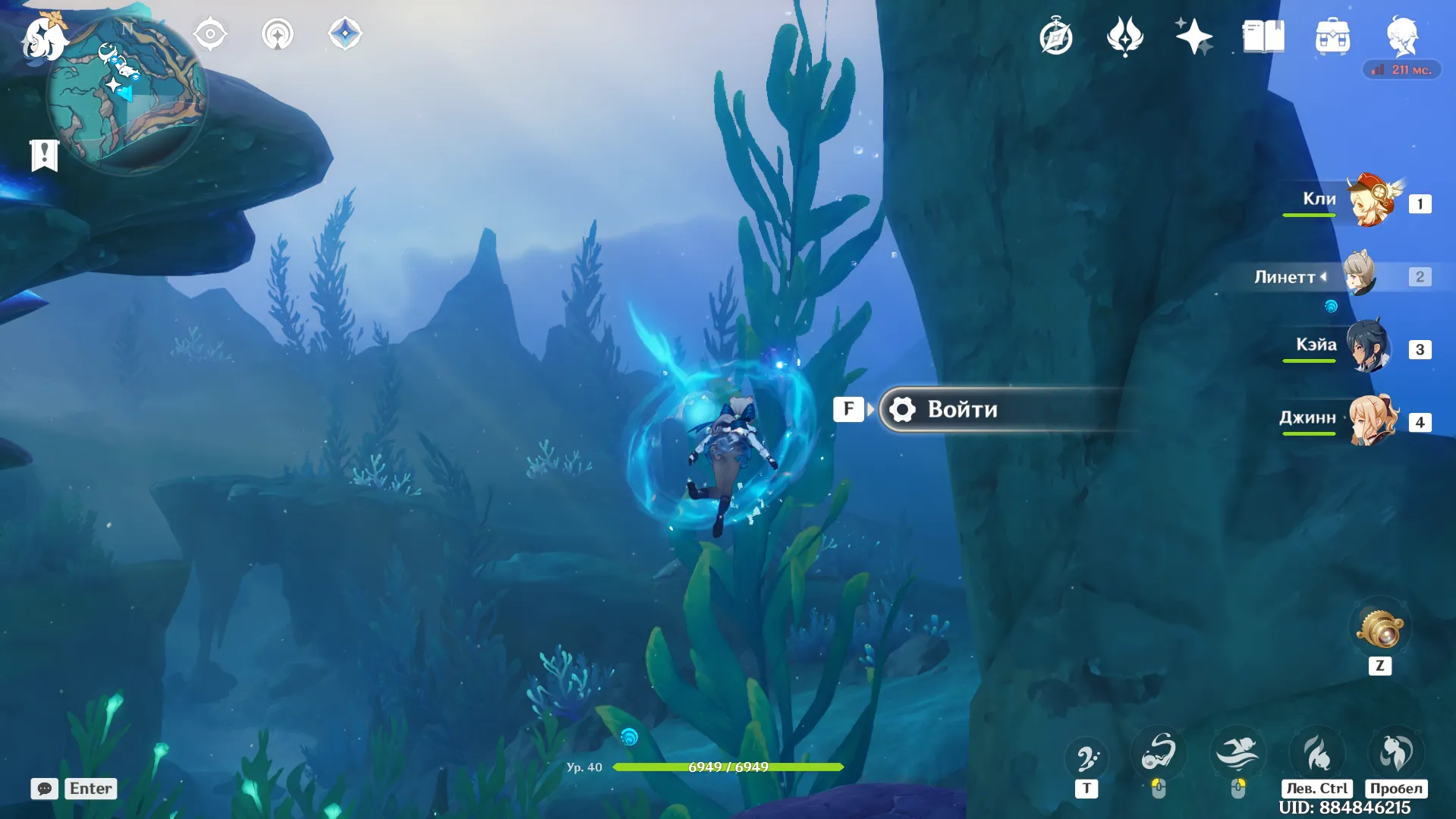Screen dimensions: 1456x819
Task: Open the quest bookmark icon
Action: 44,155
